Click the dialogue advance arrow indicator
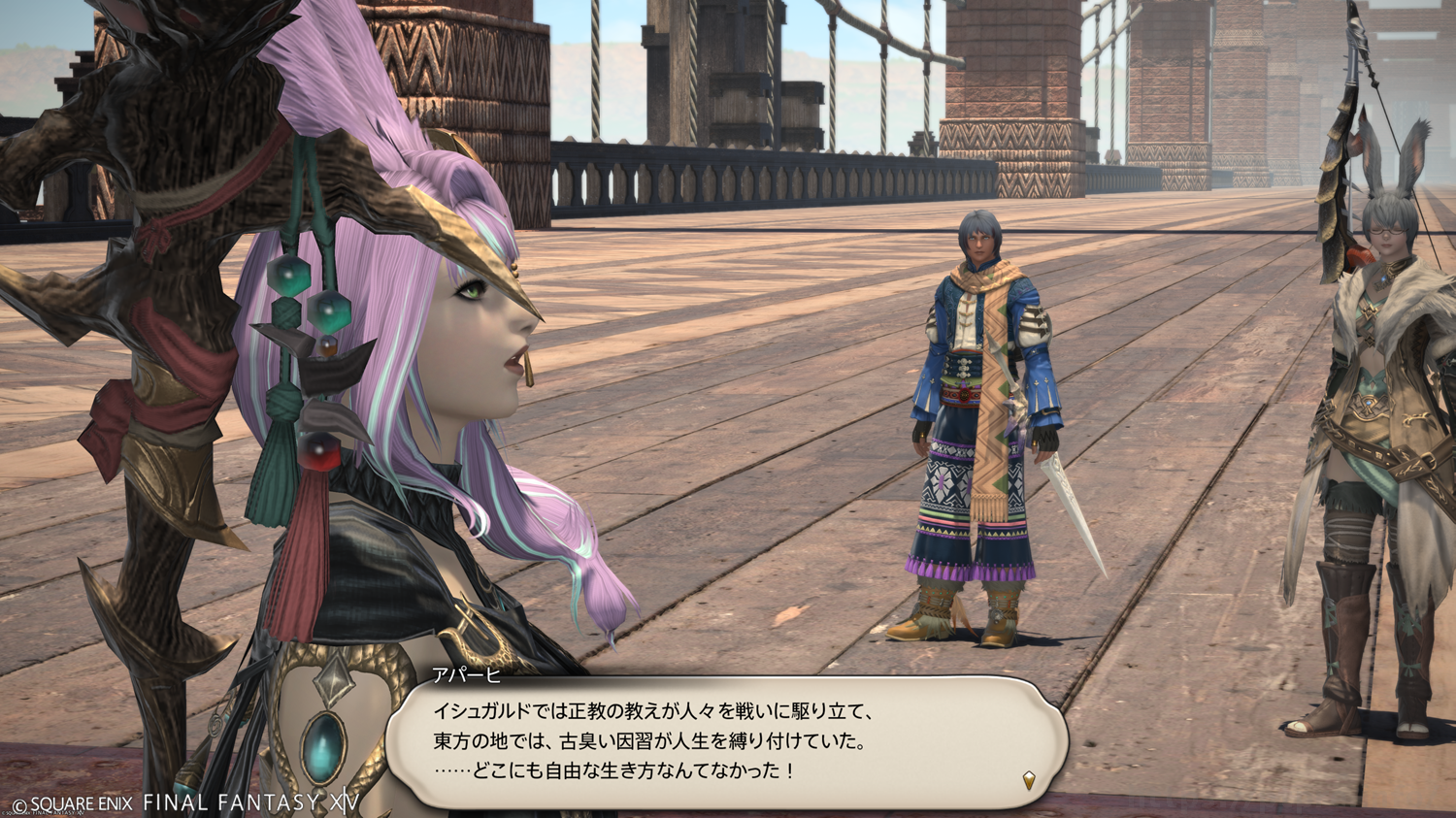Viewport: 1456px width, 818px height. tap(1029, 779)
